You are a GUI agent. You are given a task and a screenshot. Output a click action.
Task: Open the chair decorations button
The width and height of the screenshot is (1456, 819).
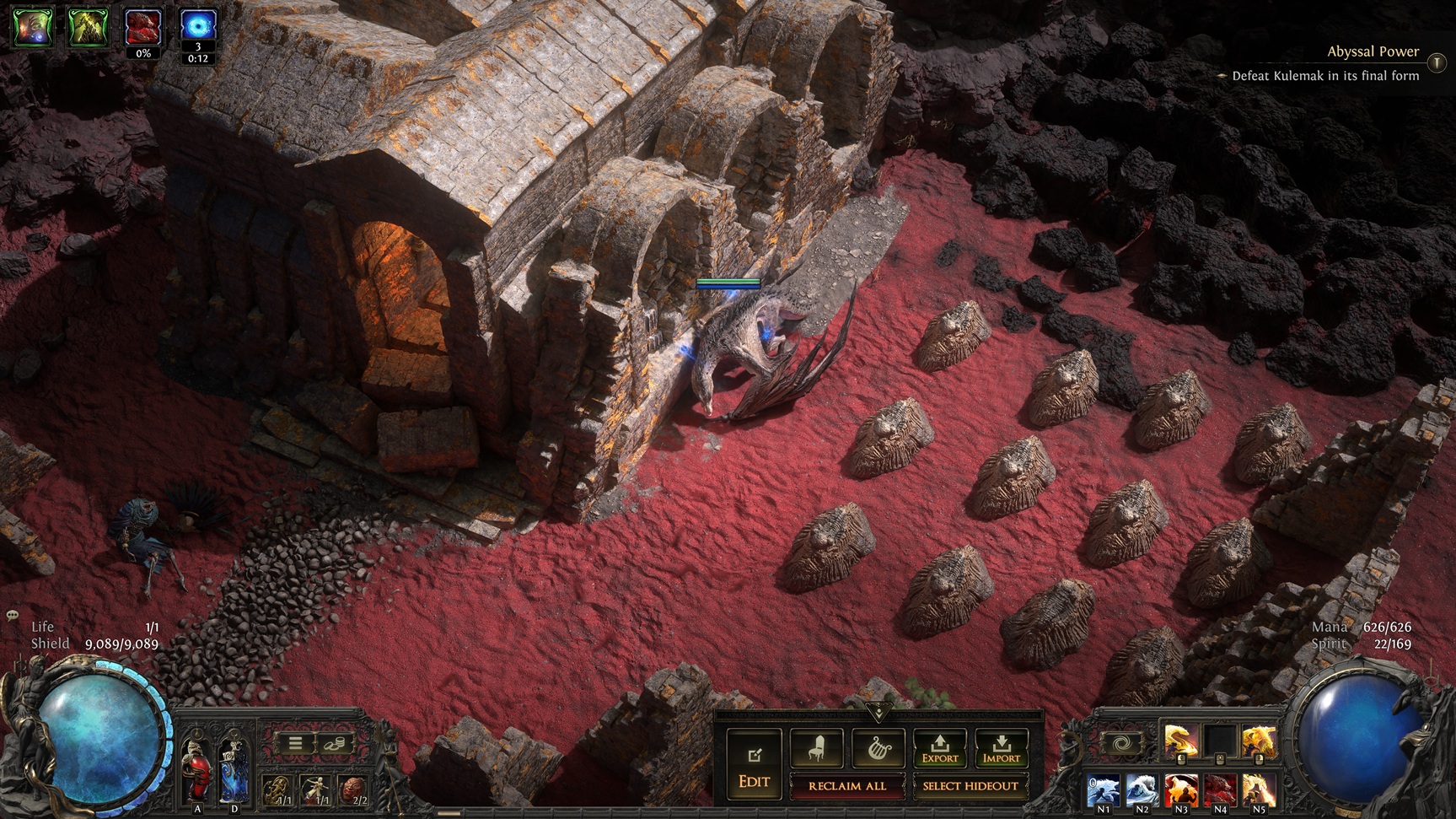(x=816, y=747)
